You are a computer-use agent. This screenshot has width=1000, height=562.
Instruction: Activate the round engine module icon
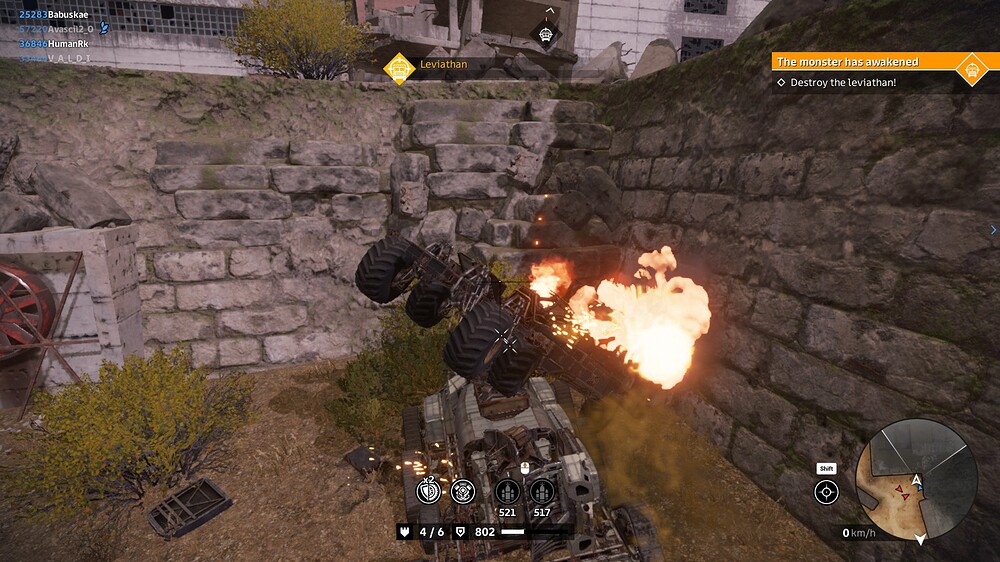click(462, 491)
